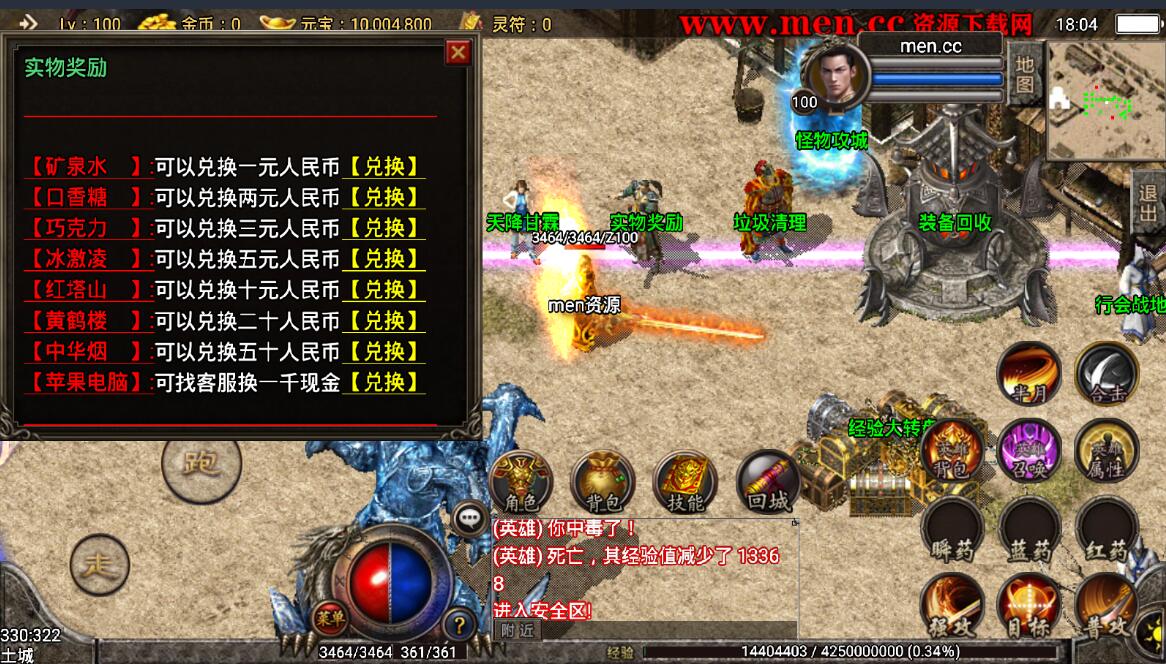
Task: Open the 背包 bag inventory
Action: click(x=603, y=481)
